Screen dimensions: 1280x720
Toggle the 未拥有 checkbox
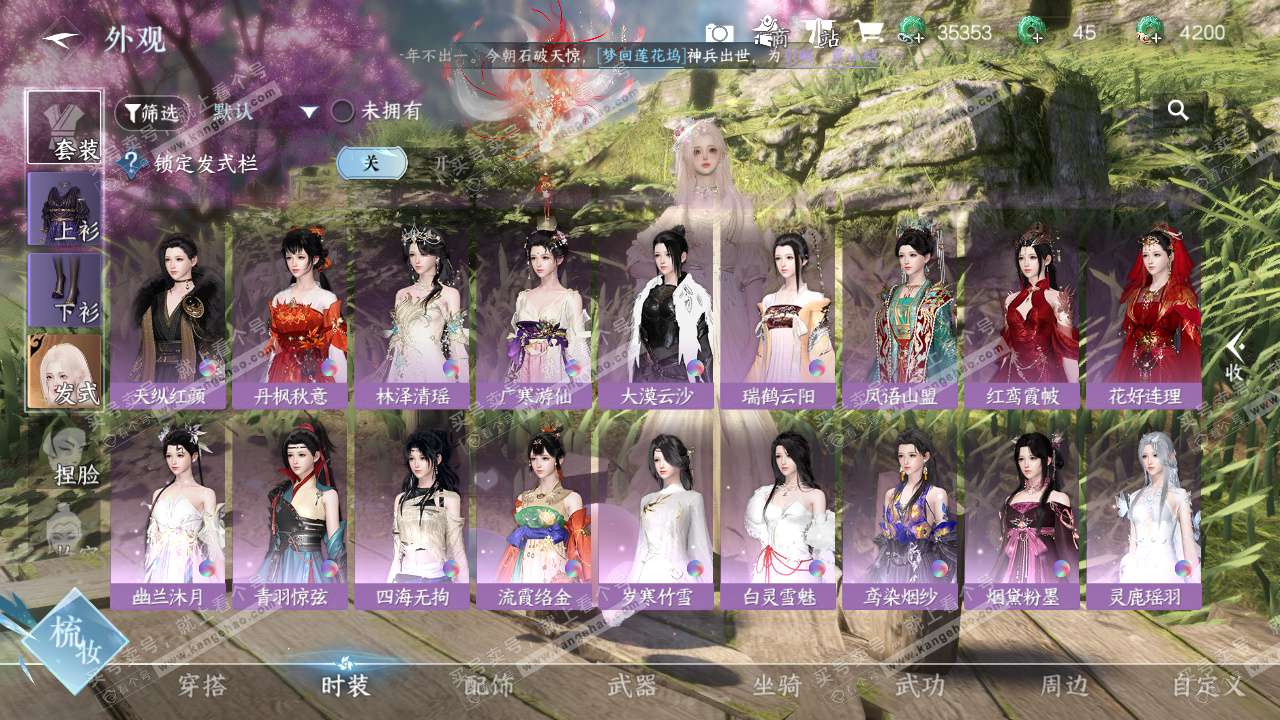pyautogui.click(x=343, y=111)
